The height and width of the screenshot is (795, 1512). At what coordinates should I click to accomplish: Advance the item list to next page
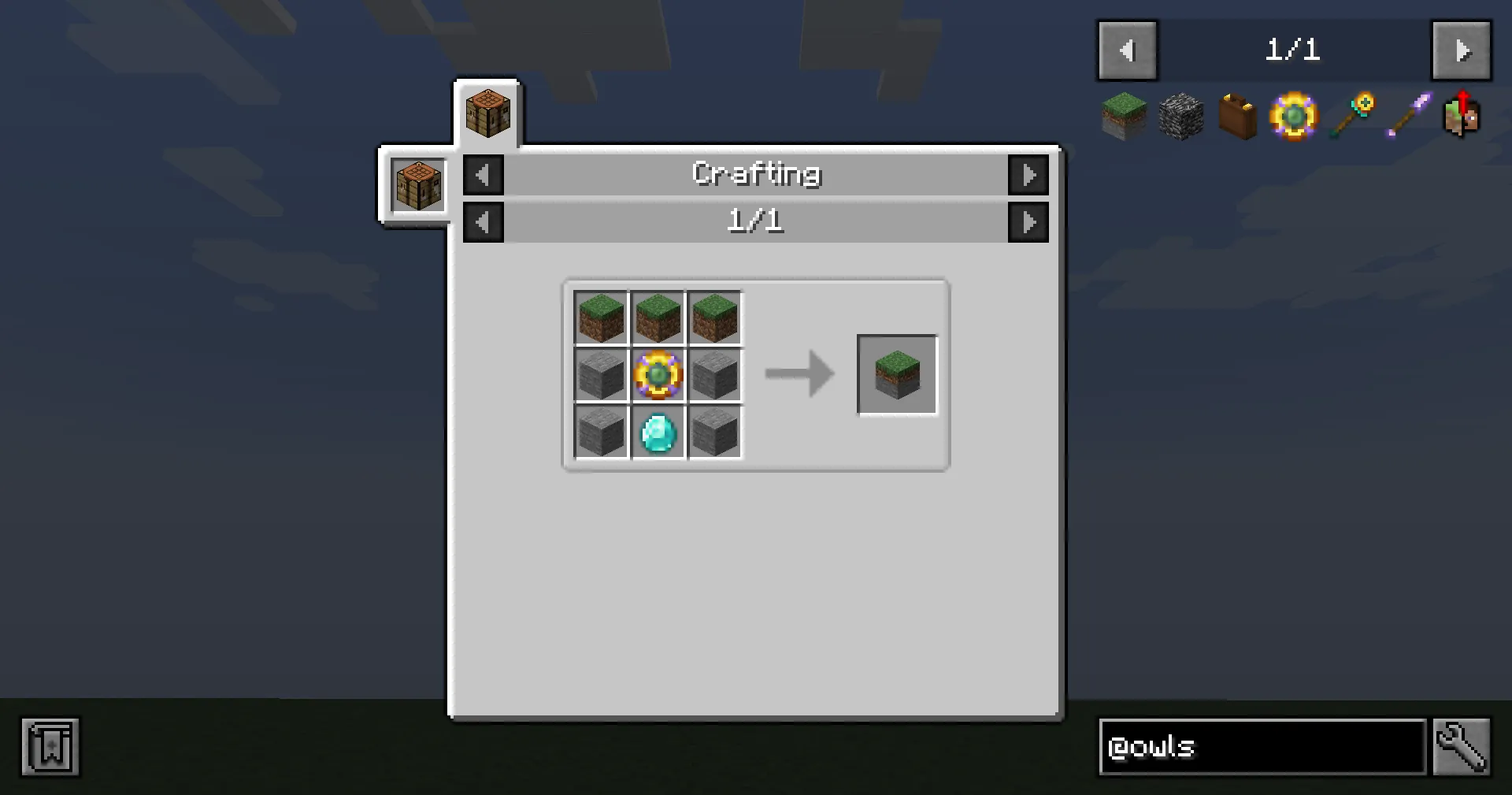(1462, 50)
